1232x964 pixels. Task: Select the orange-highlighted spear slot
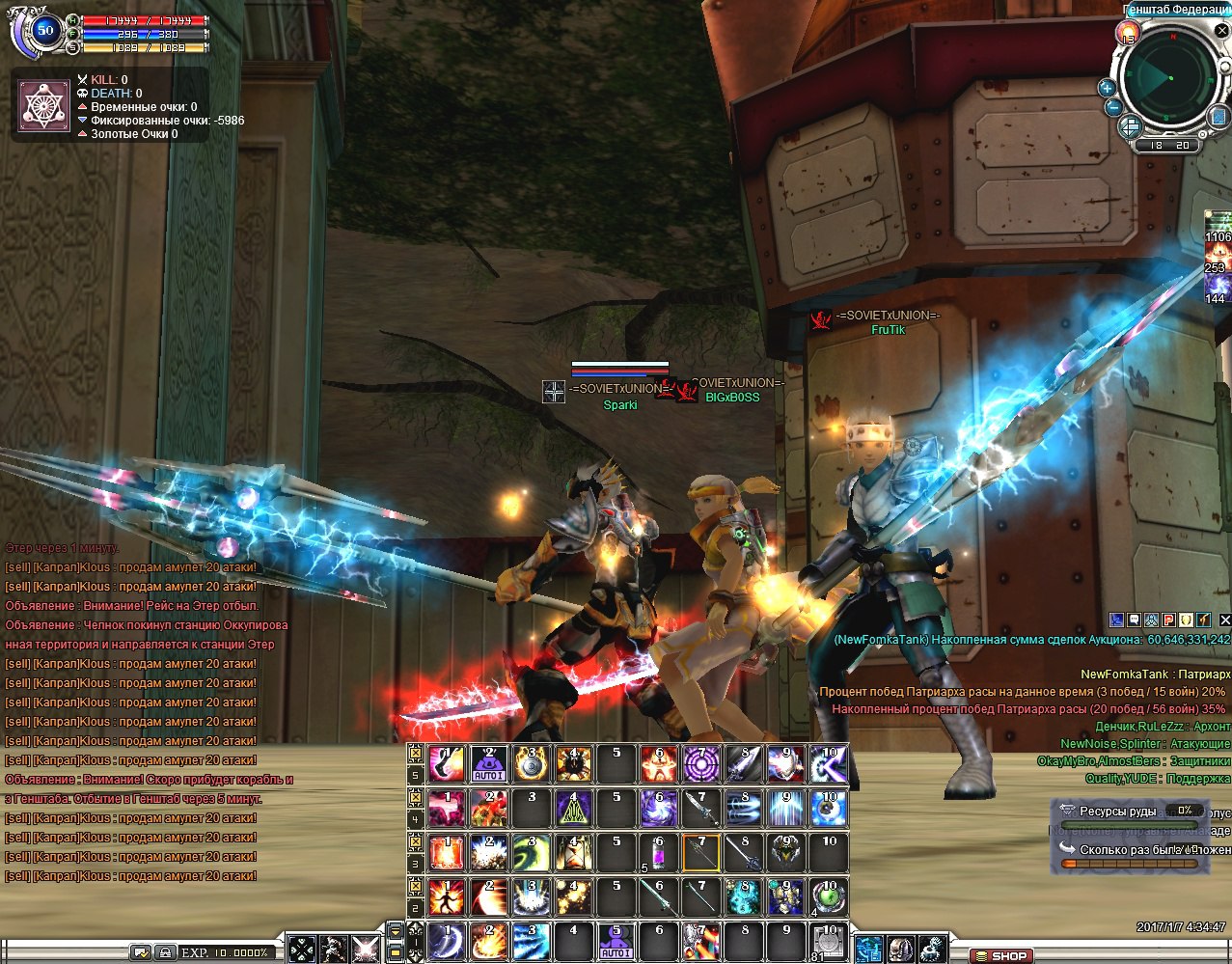coord(701,854)
